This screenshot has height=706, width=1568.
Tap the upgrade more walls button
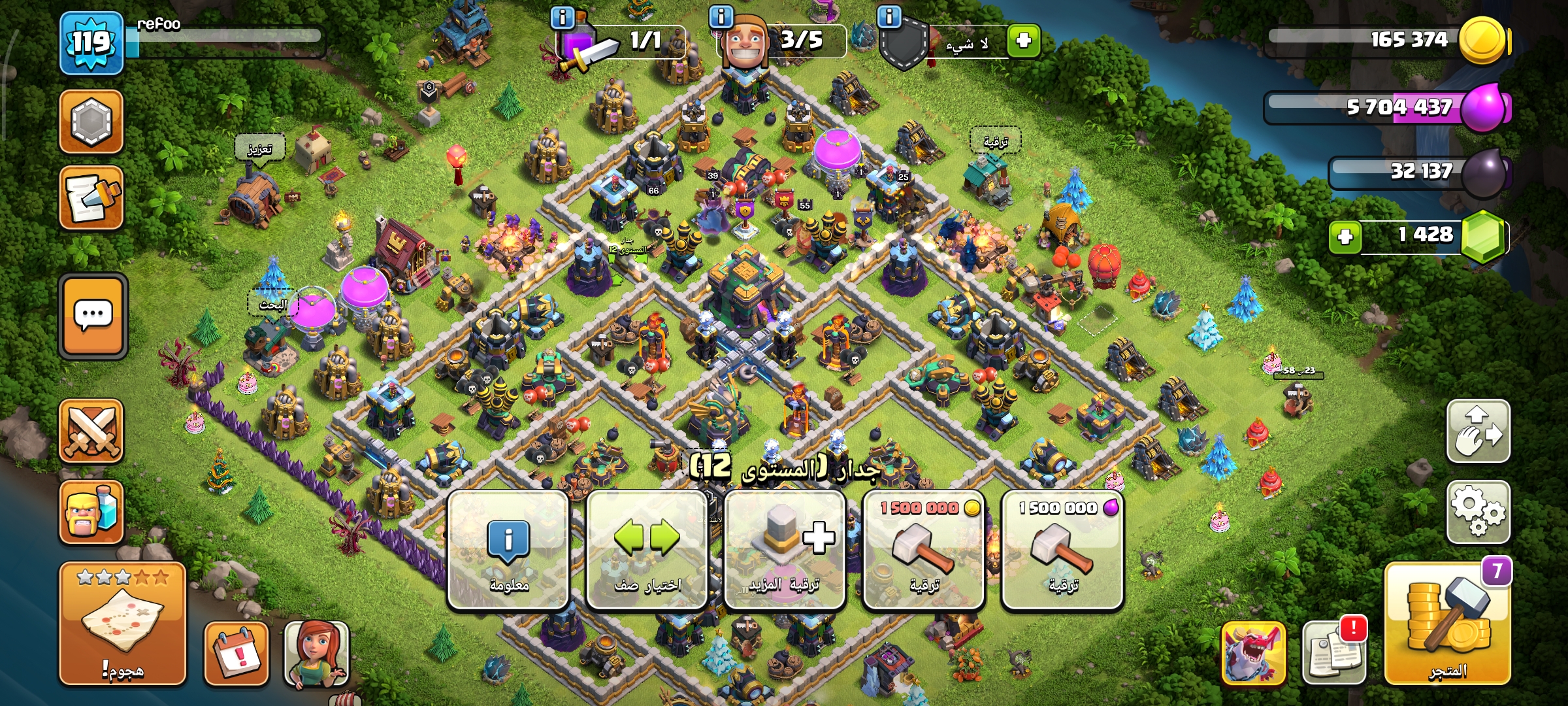pyautogui.click(x=785, y=550)
